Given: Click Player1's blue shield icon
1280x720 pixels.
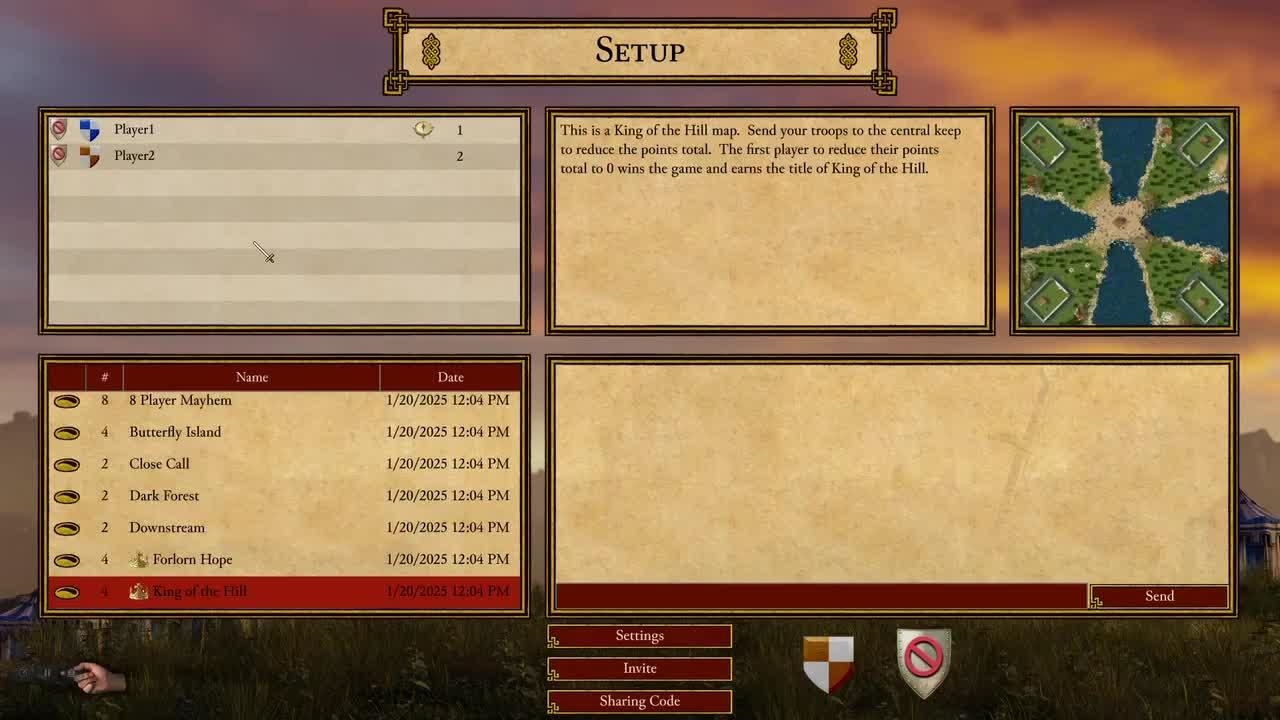Looking at the screenshot, I should click(89, 130).
